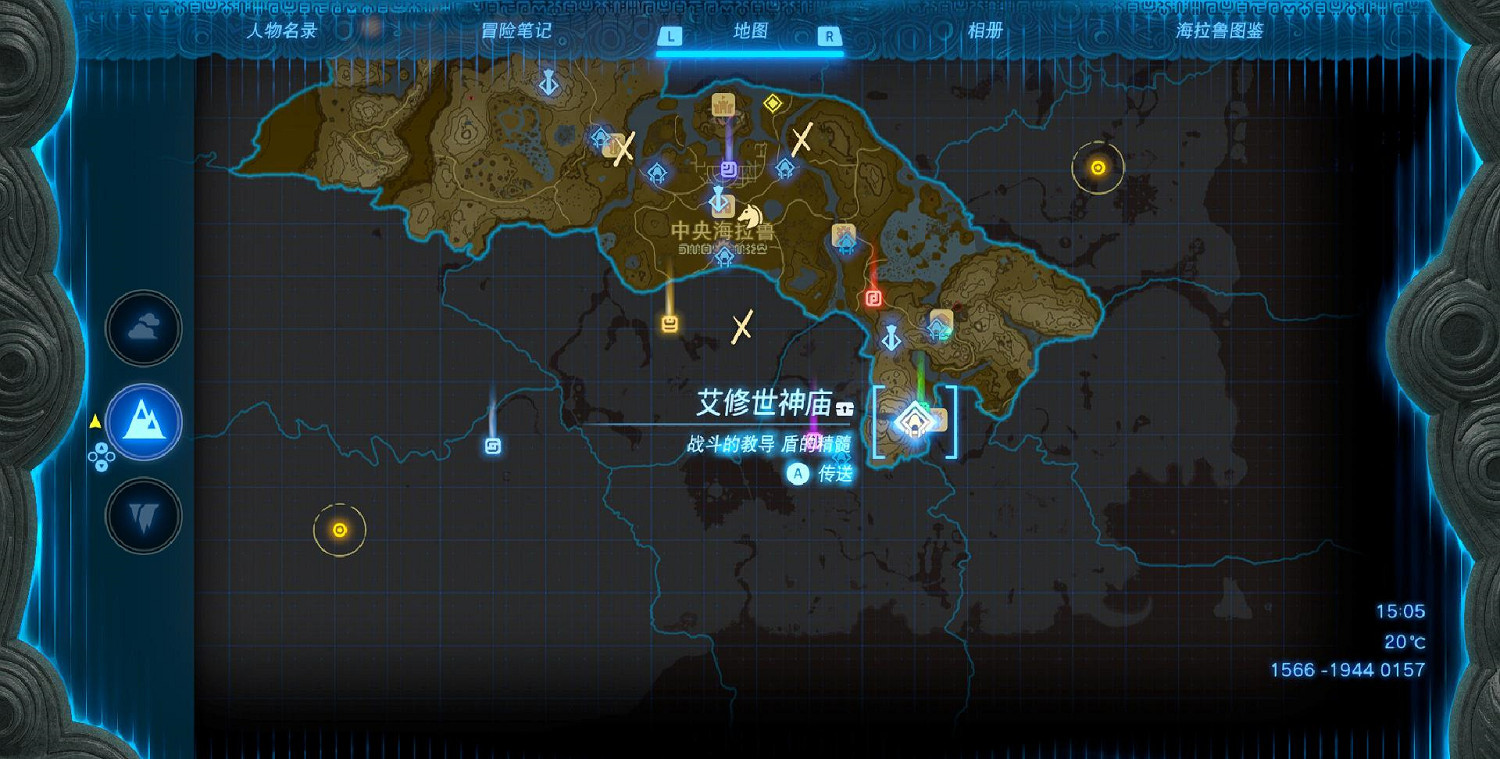
Task: Select the surface map mountain icon
Action: pyautogui.click(x=143, y=423)
